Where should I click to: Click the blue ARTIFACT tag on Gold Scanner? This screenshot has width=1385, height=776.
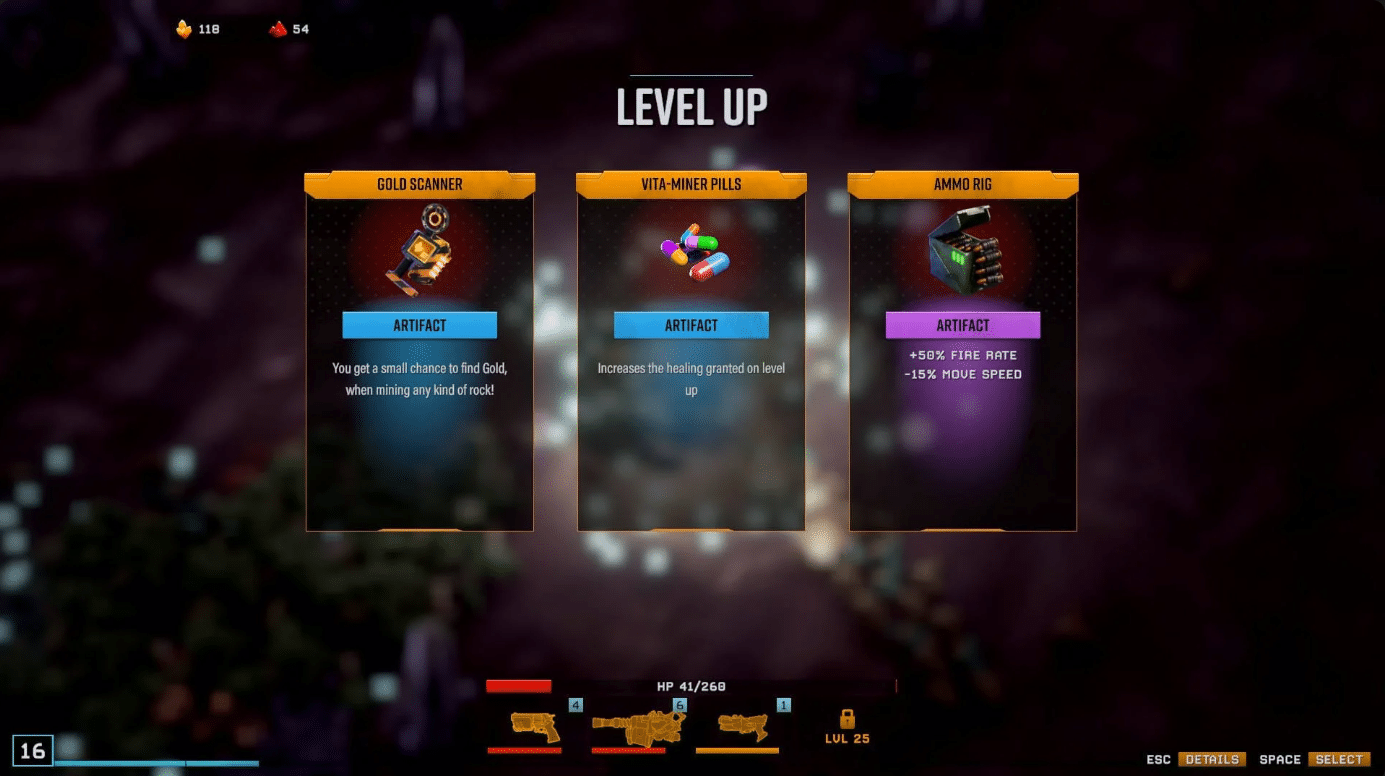click(419, 325)
